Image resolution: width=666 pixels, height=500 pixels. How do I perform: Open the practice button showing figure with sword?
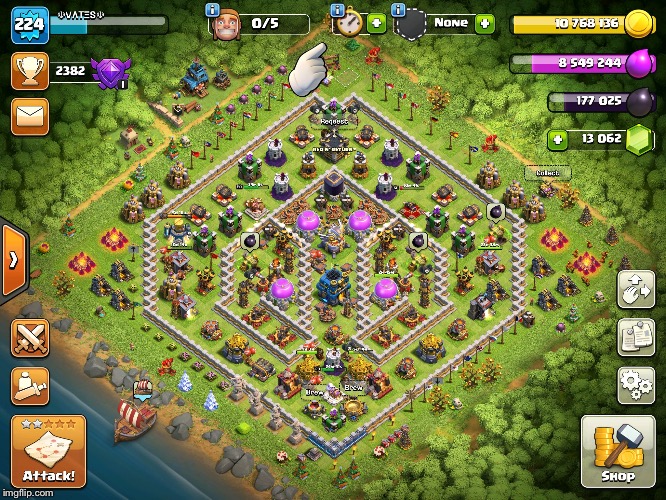pos(30,385)
